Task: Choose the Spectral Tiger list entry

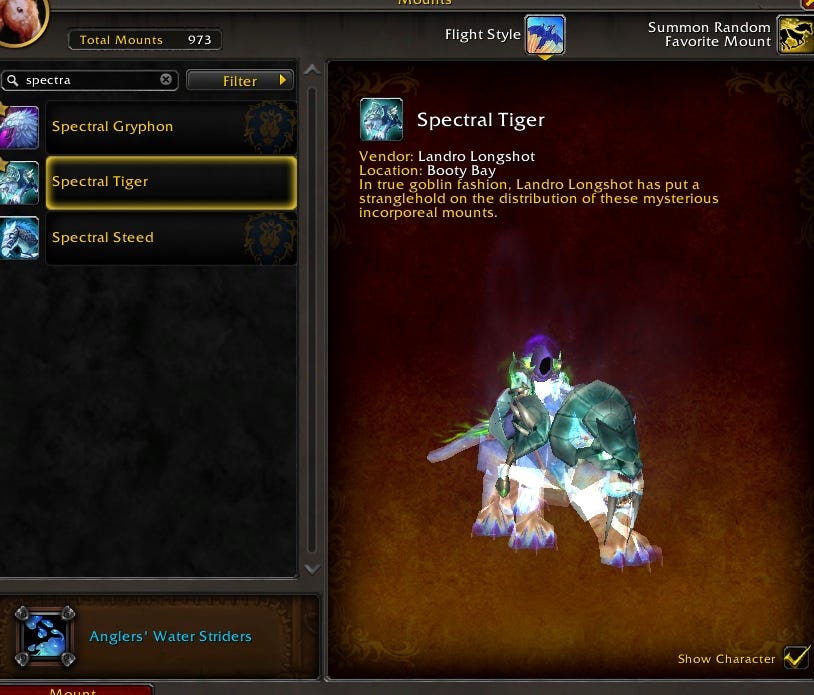Action: pos(170,182)
